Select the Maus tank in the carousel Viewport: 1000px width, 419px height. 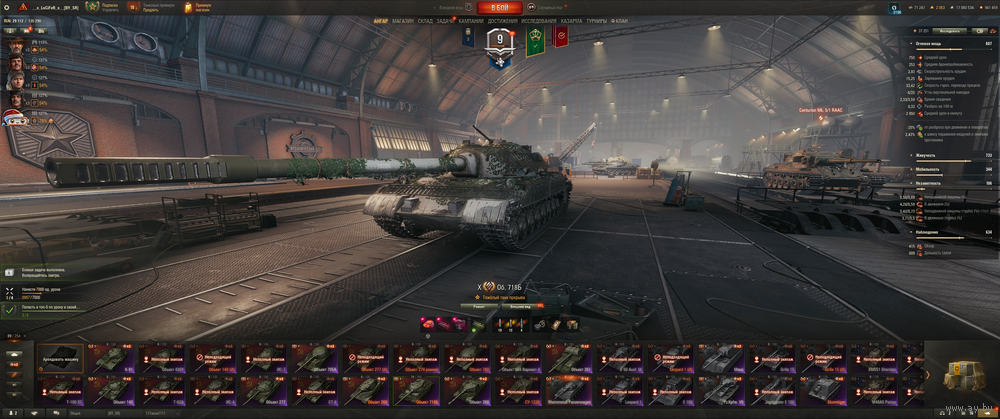(721, 359)
